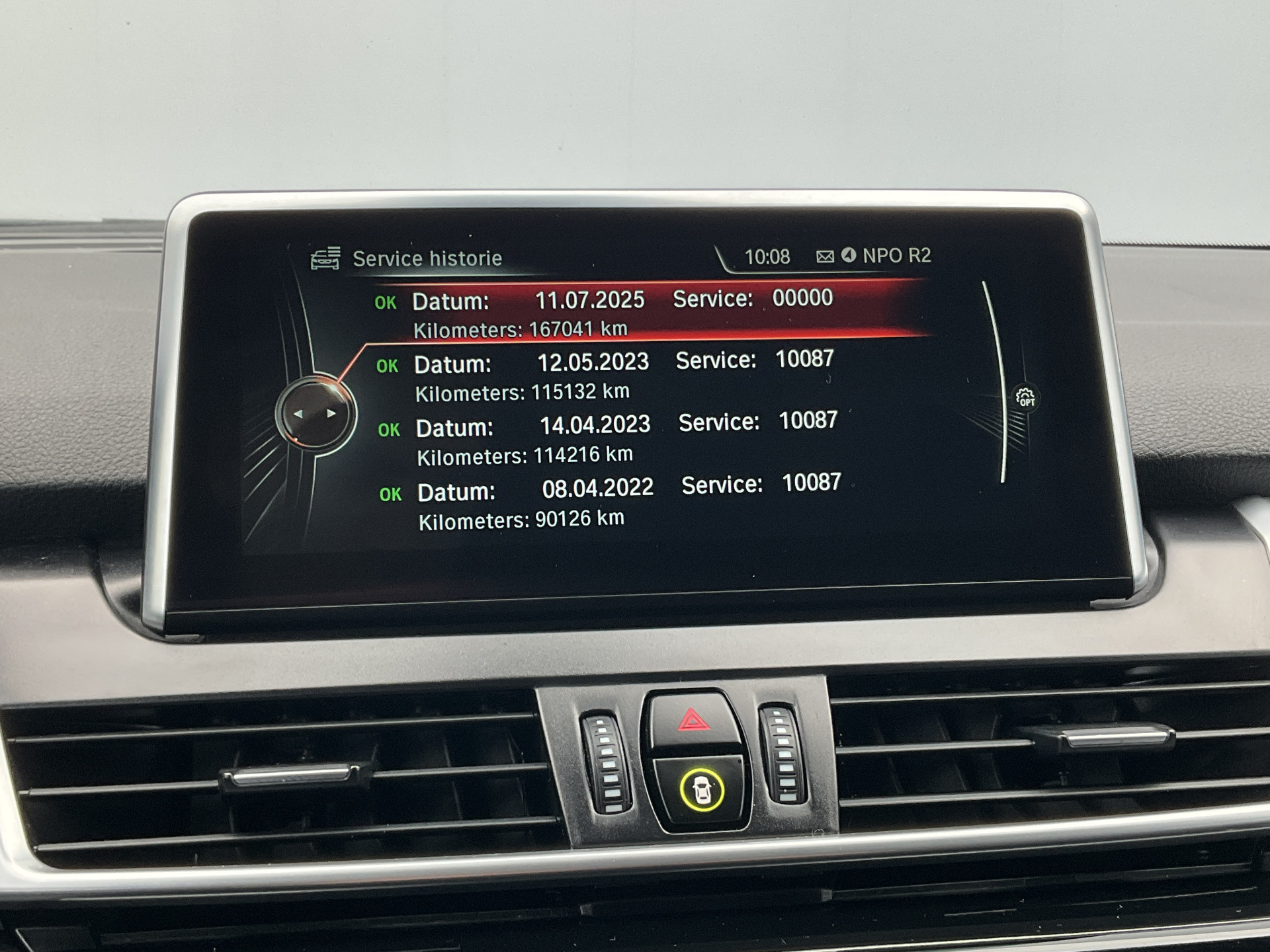
Task: Click the 10:08 clock display
Action: [x=767, y=257]
